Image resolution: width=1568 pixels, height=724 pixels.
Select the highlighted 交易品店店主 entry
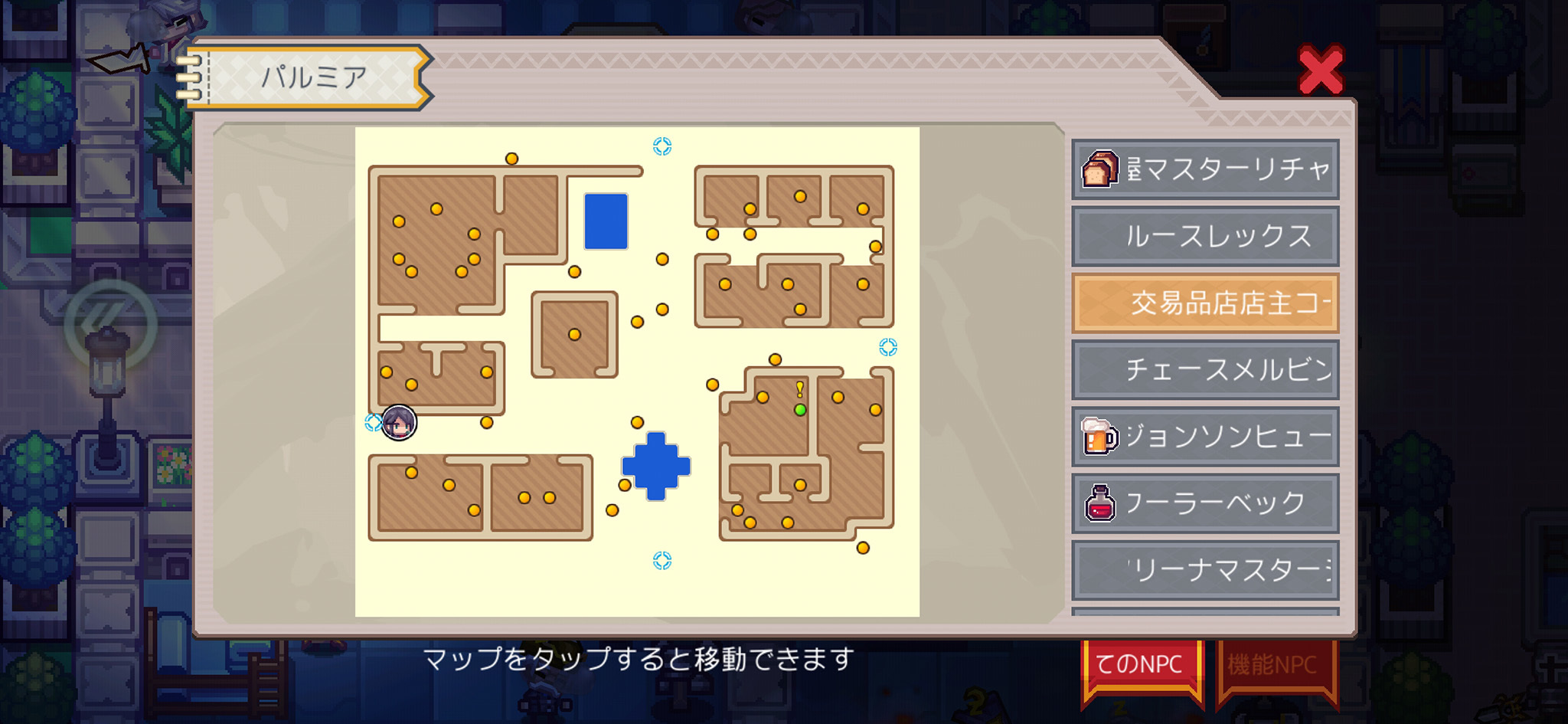1204,303
